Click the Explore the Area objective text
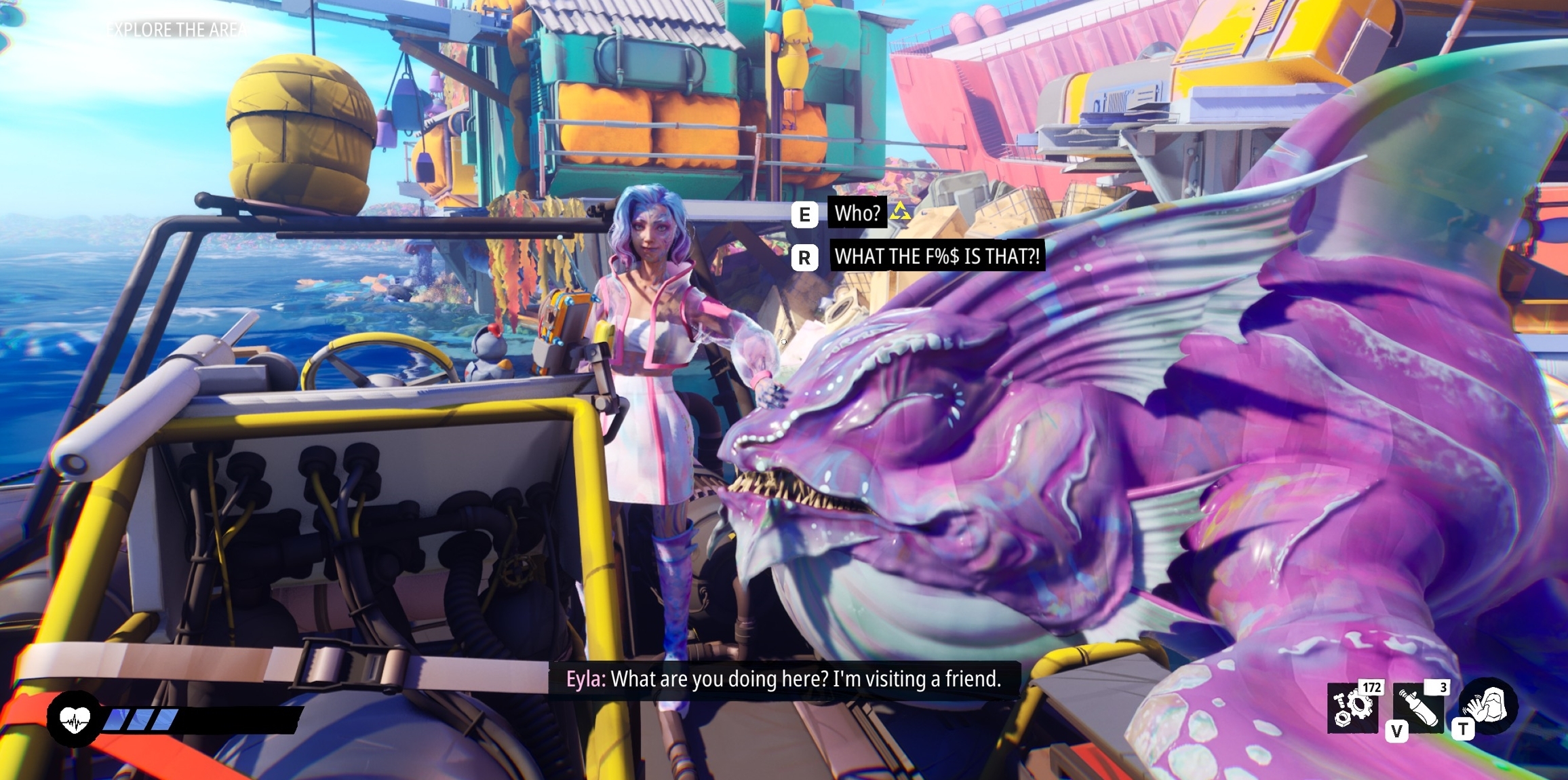 point(179,30)
